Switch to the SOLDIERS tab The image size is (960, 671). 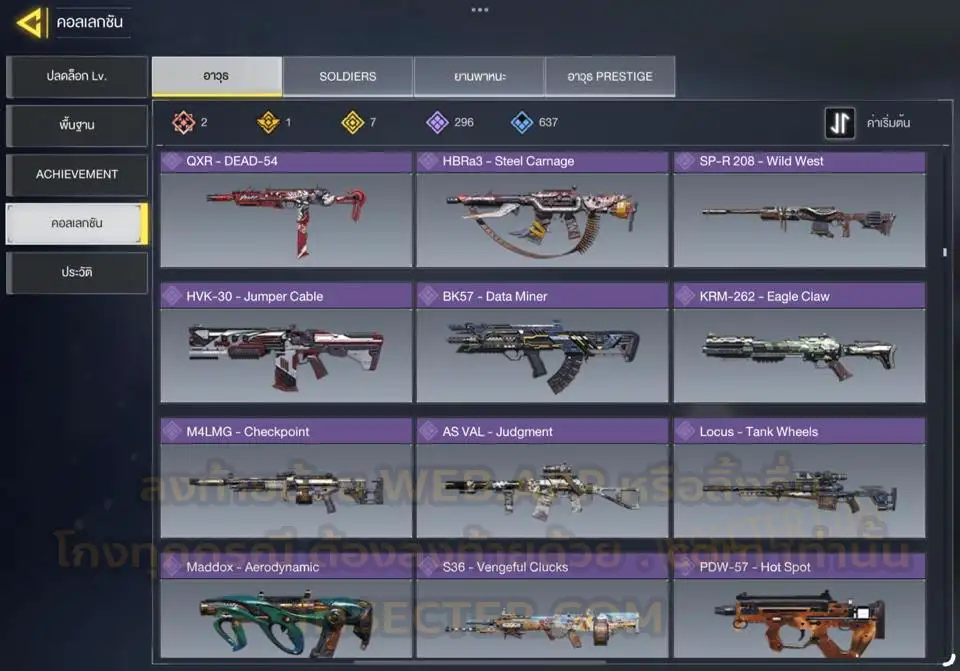348,76
